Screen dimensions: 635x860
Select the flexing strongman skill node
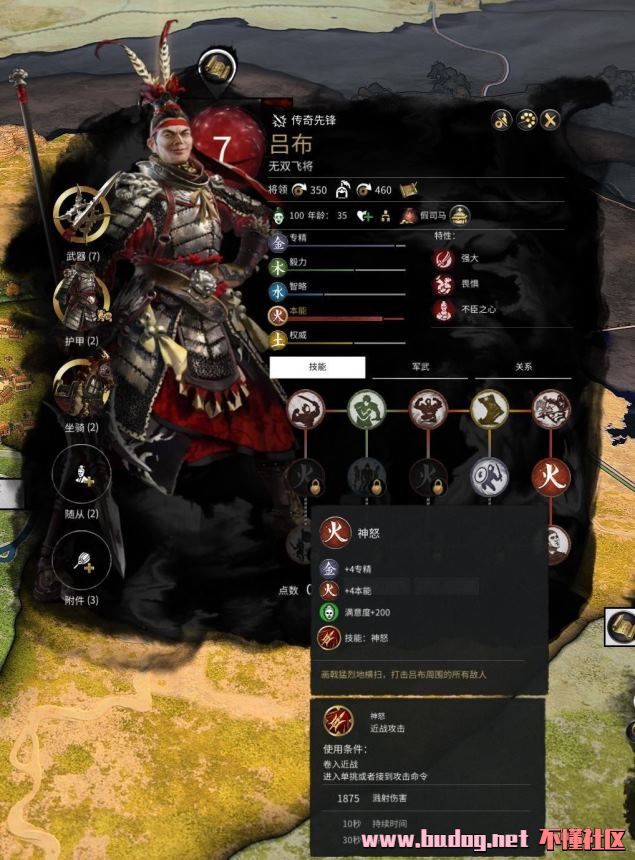coord(429,409)
